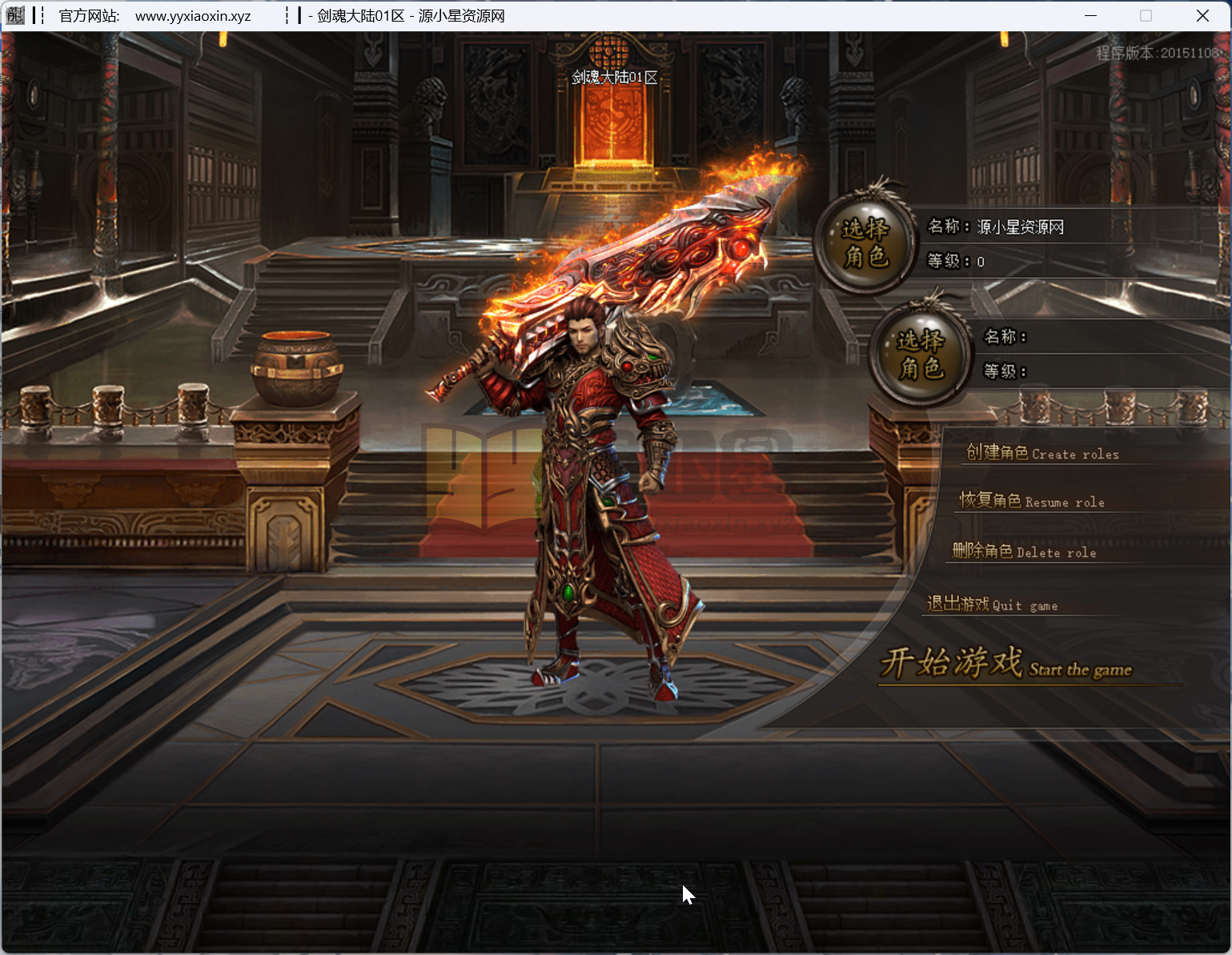
Task: Open Create roles (创建角色)
Action: coord(1041,453)
